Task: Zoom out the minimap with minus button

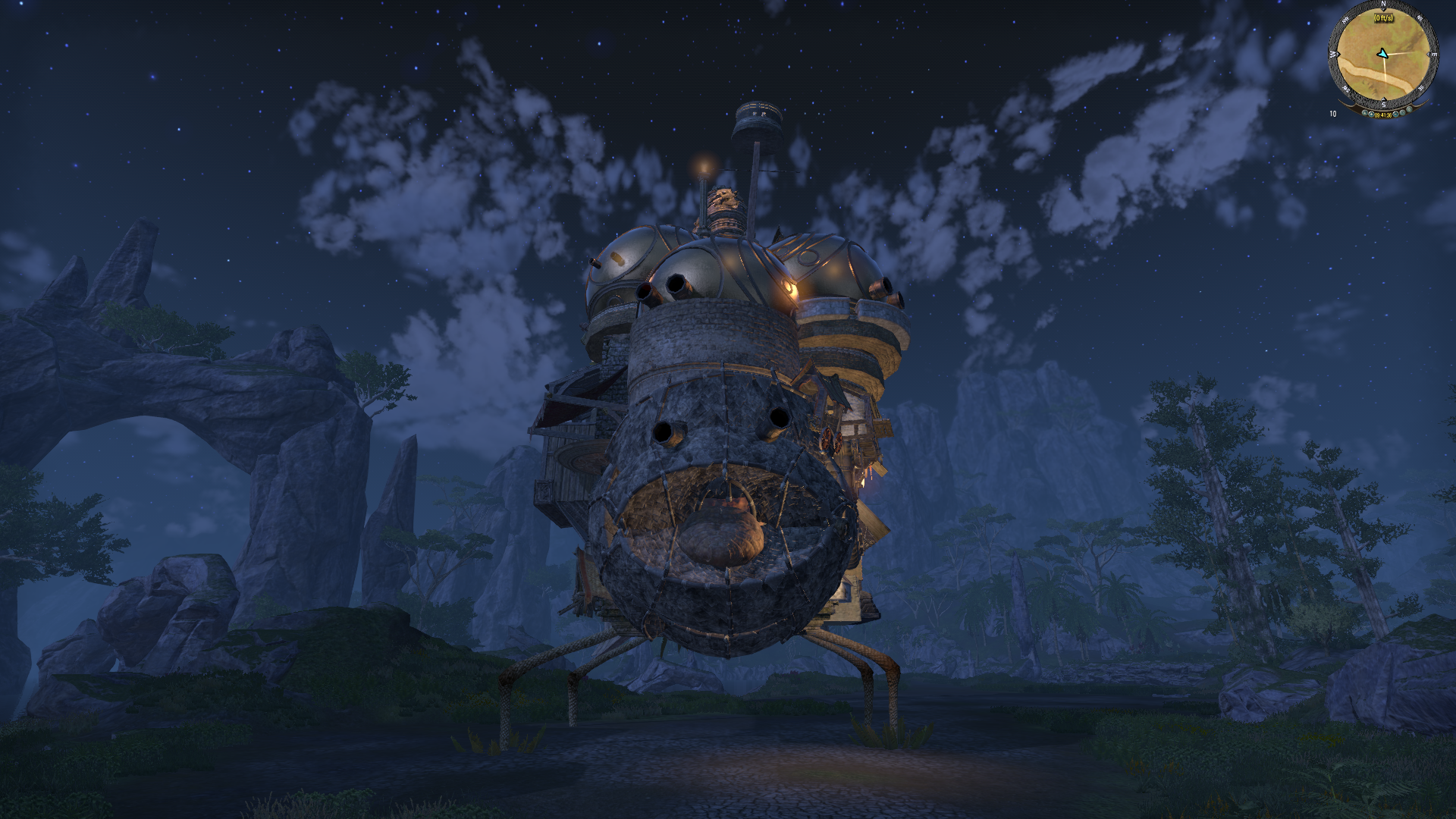Action: coord(1395,115)
